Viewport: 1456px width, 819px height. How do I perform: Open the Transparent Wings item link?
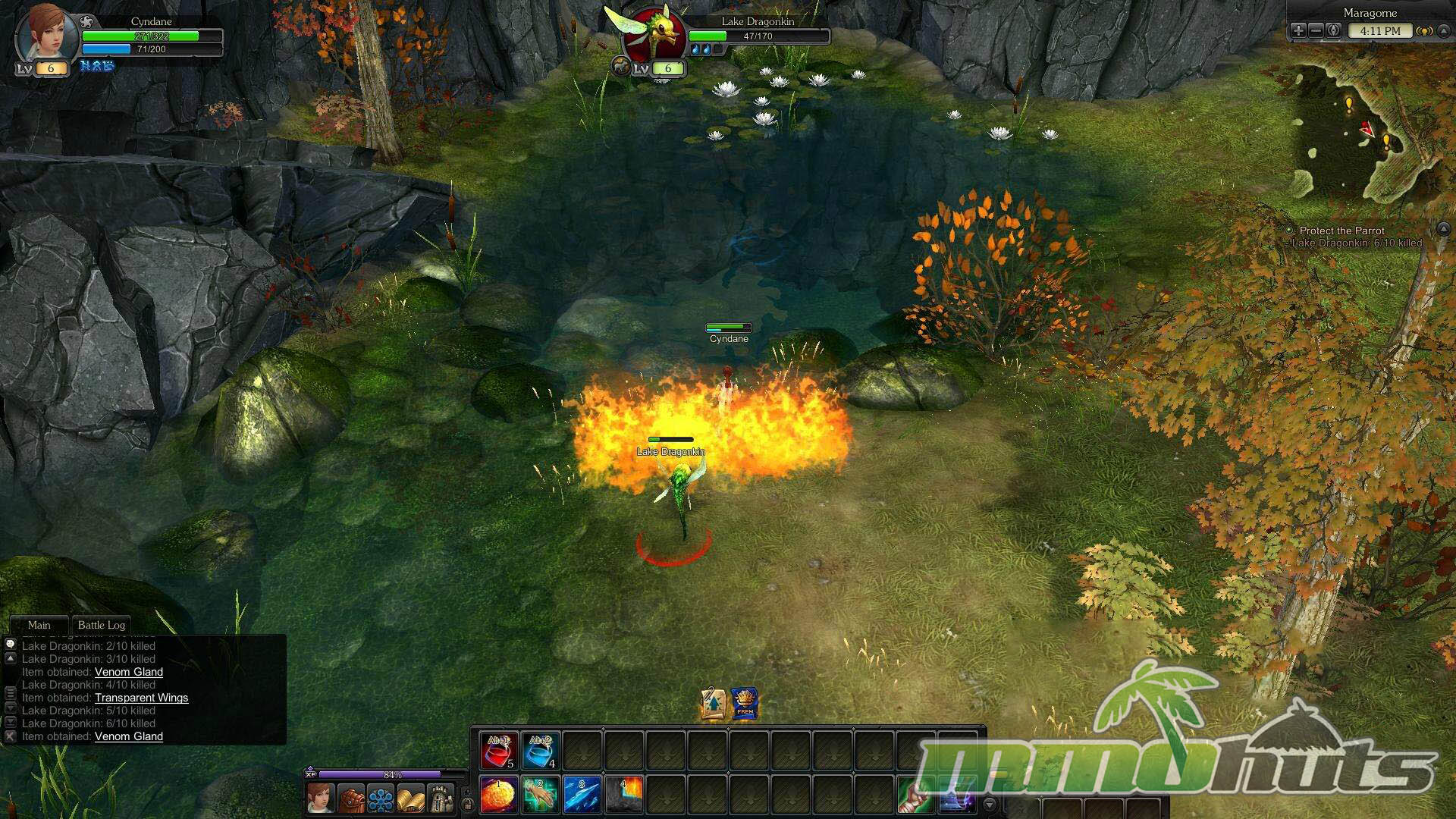(x=141, y=698)
